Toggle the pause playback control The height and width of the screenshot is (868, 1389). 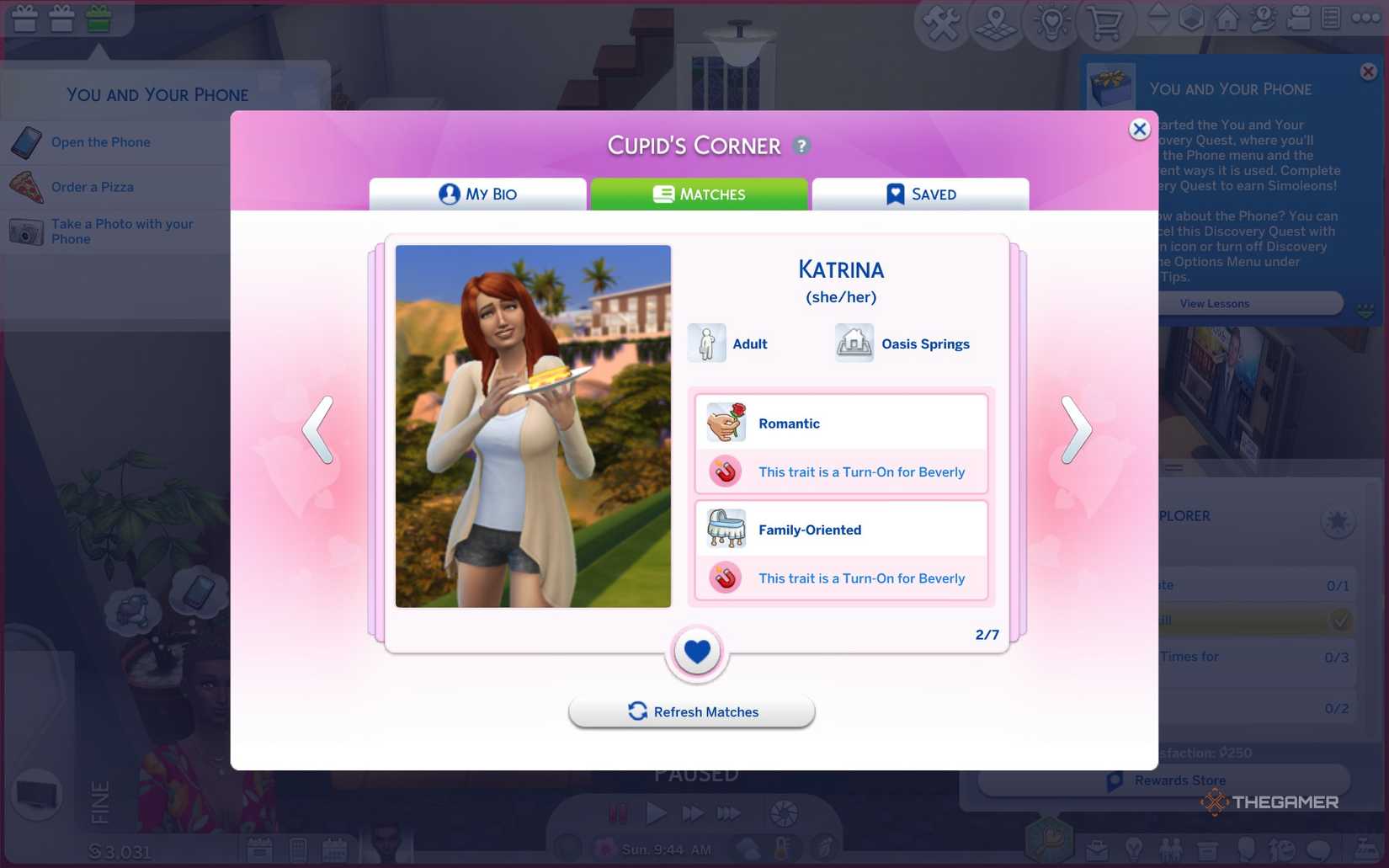(618, 812)
